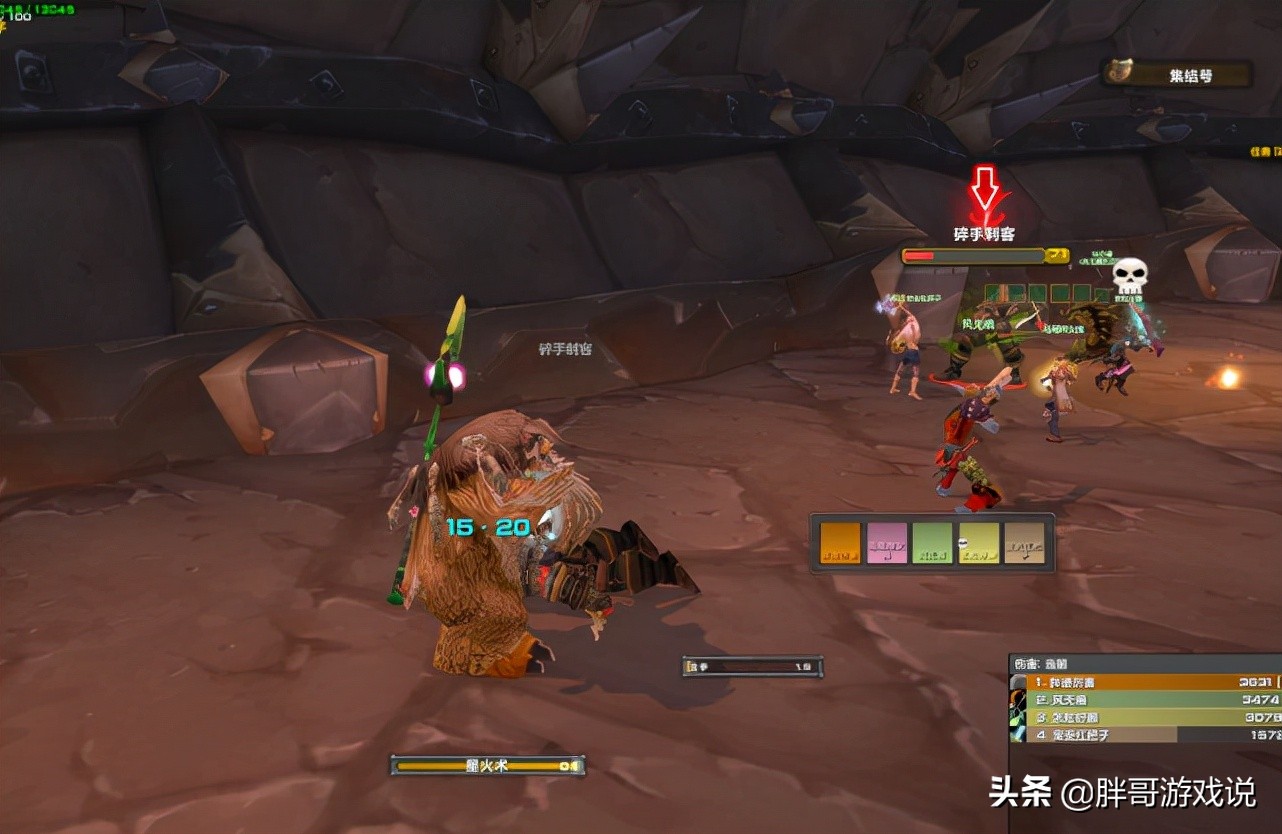Select the orange party member frame
This screenshot has width=1282, height=834.
[840, 543]
